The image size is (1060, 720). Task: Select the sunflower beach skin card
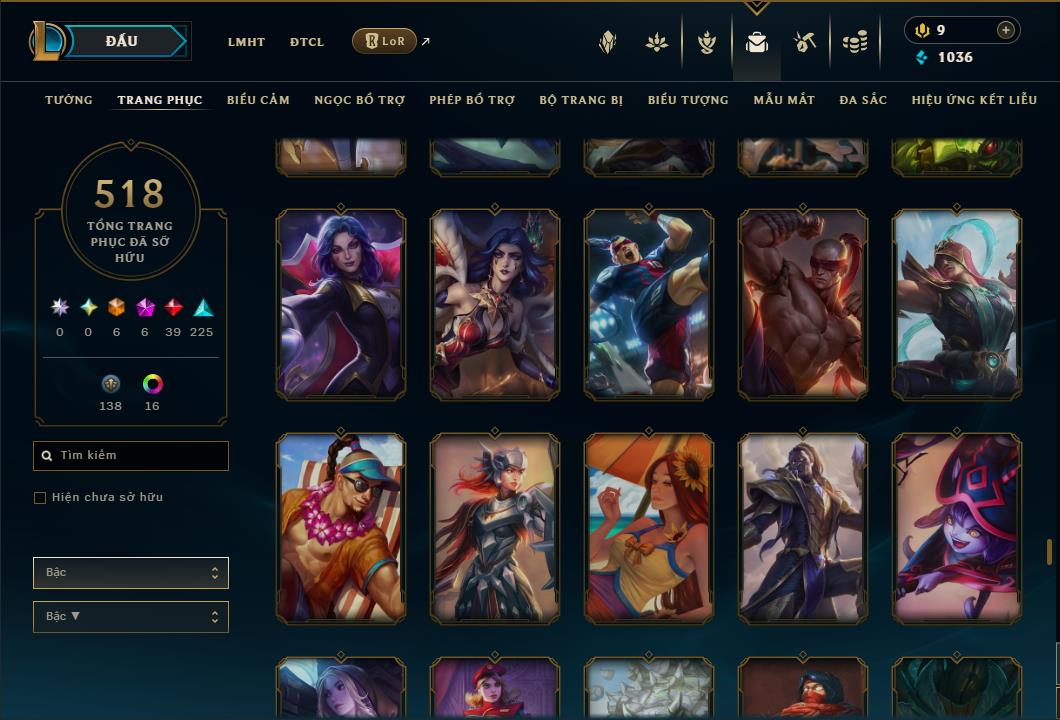click(648, 527)
